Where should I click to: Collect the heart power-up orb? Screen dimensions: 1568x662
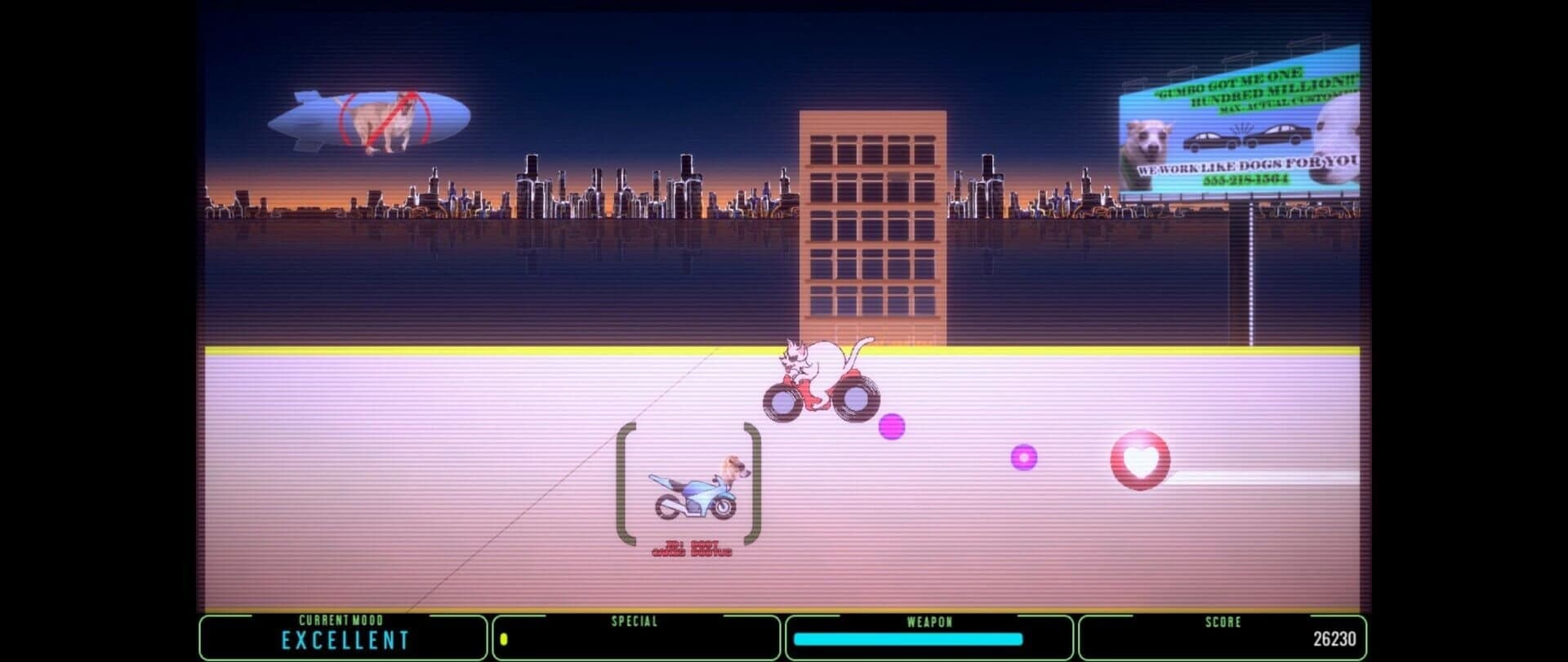pyautogui.click(x=1140, y=460)
